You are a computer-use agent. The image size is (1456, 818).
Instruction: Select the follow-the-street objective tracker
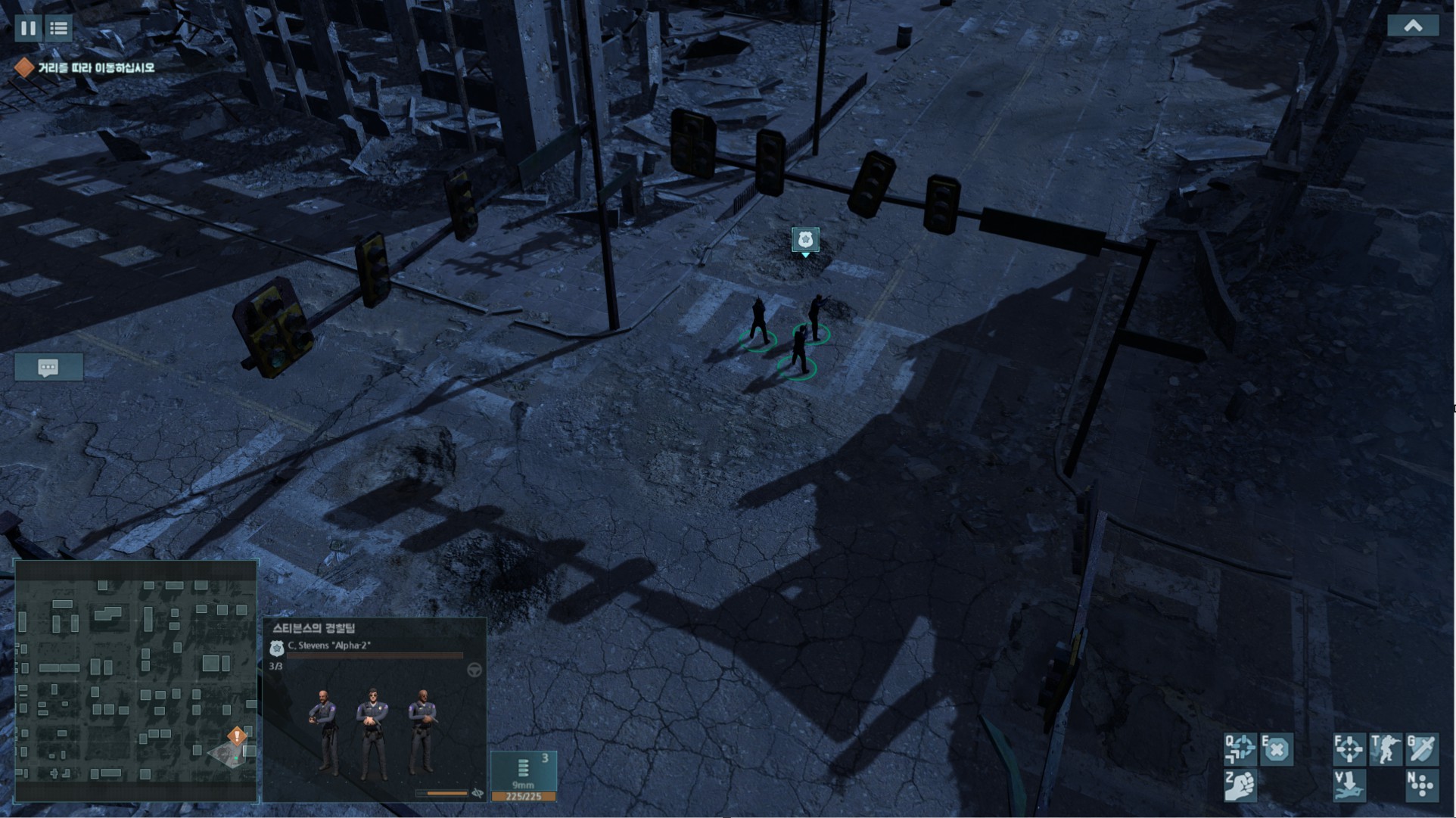[86, 68]
